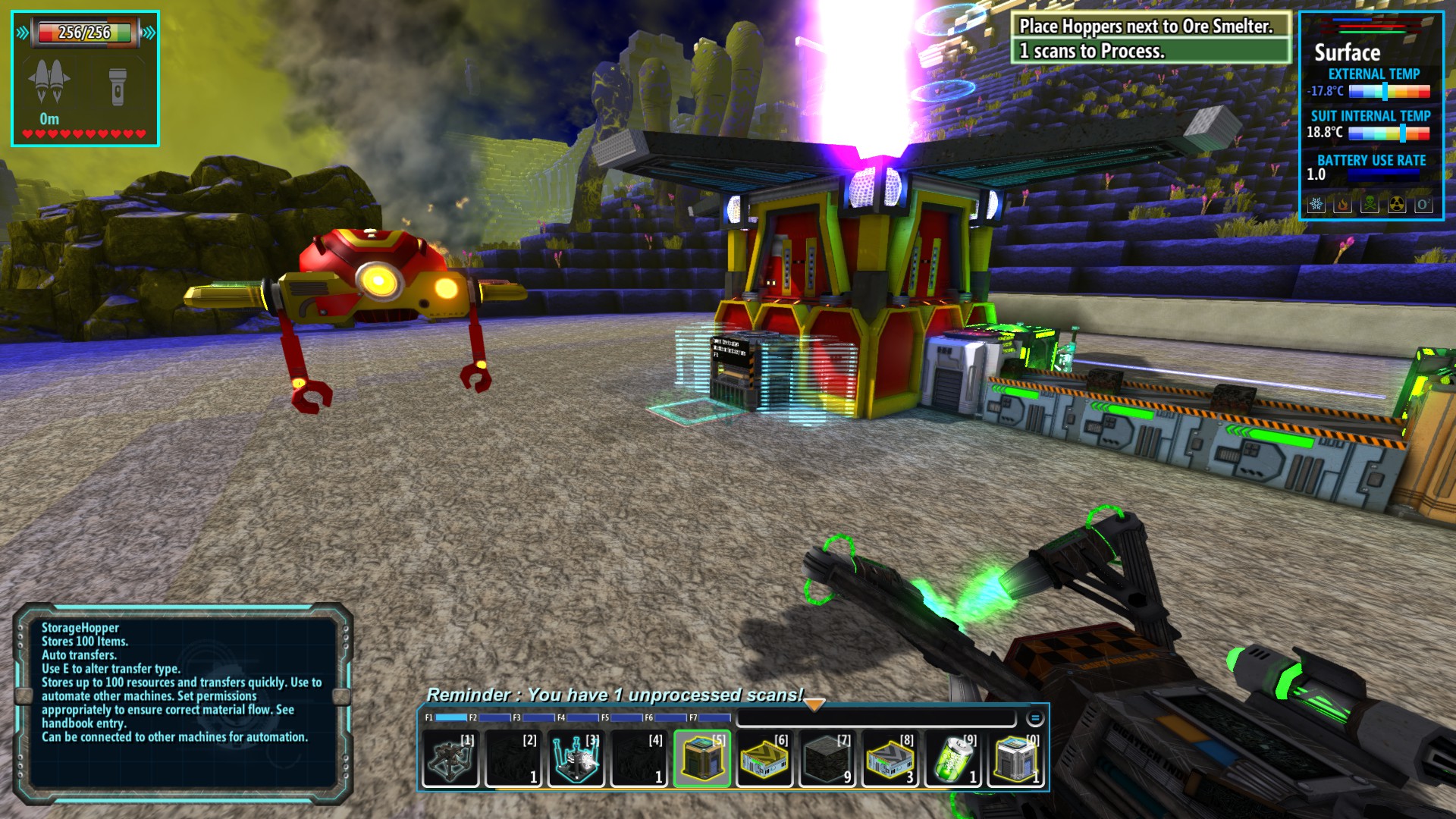Click the skull toxic hazard icon
Viewport: 1456px width, 819px height.
(1370, 205)
